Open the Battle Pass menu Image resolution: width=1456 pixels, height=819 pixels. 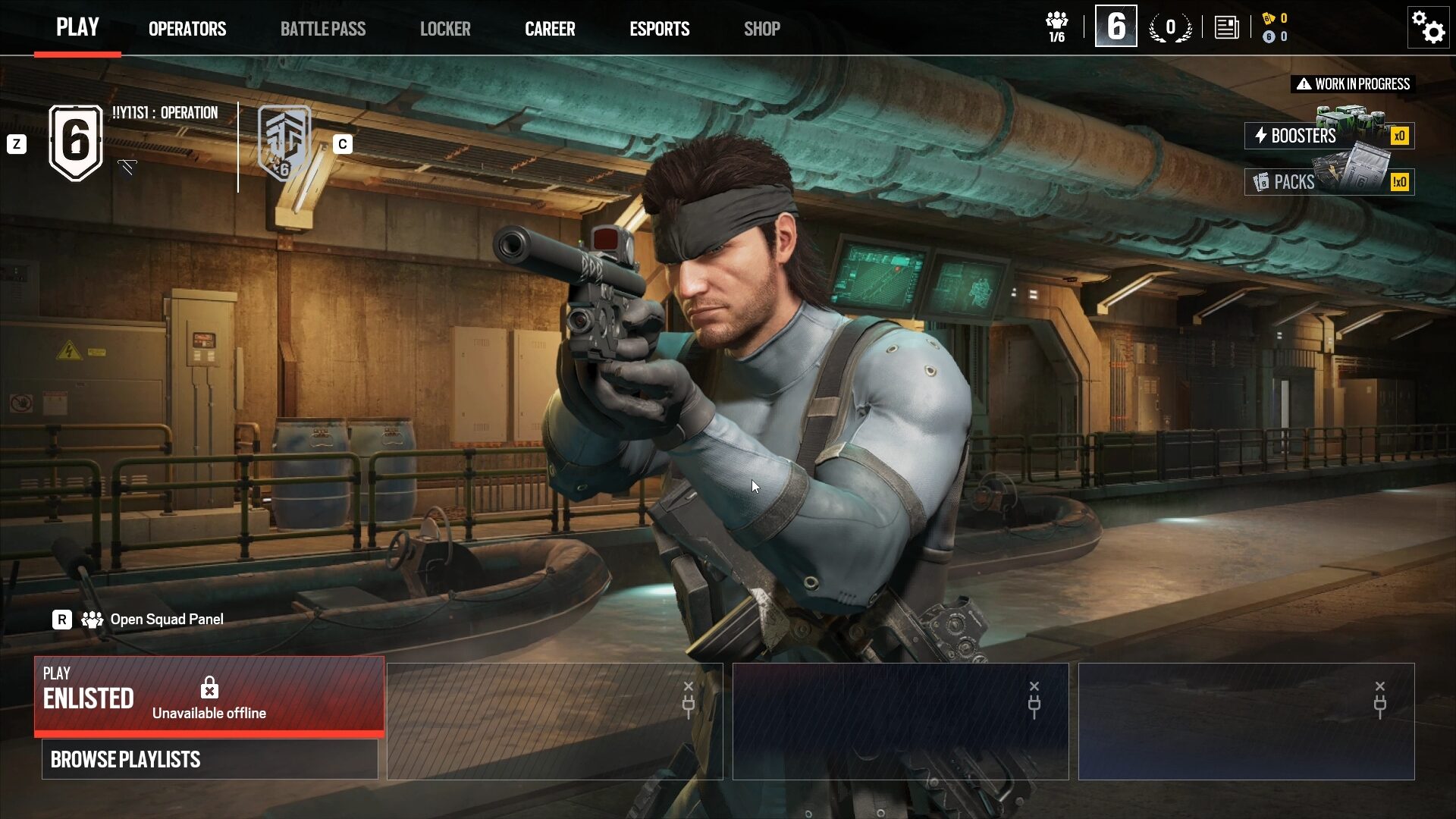tap(323, 28)
